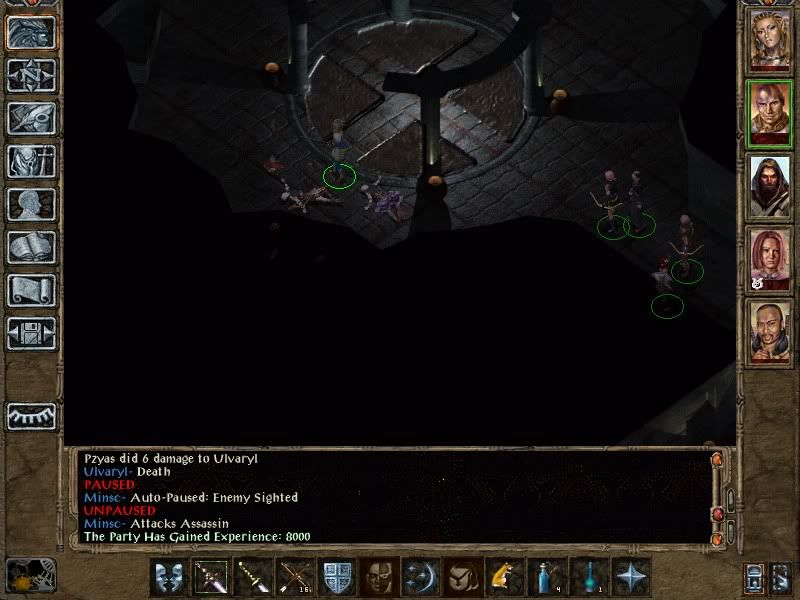Open the area map from the compass button
This screenshot has height=600, width=800.
coord(29,75)
